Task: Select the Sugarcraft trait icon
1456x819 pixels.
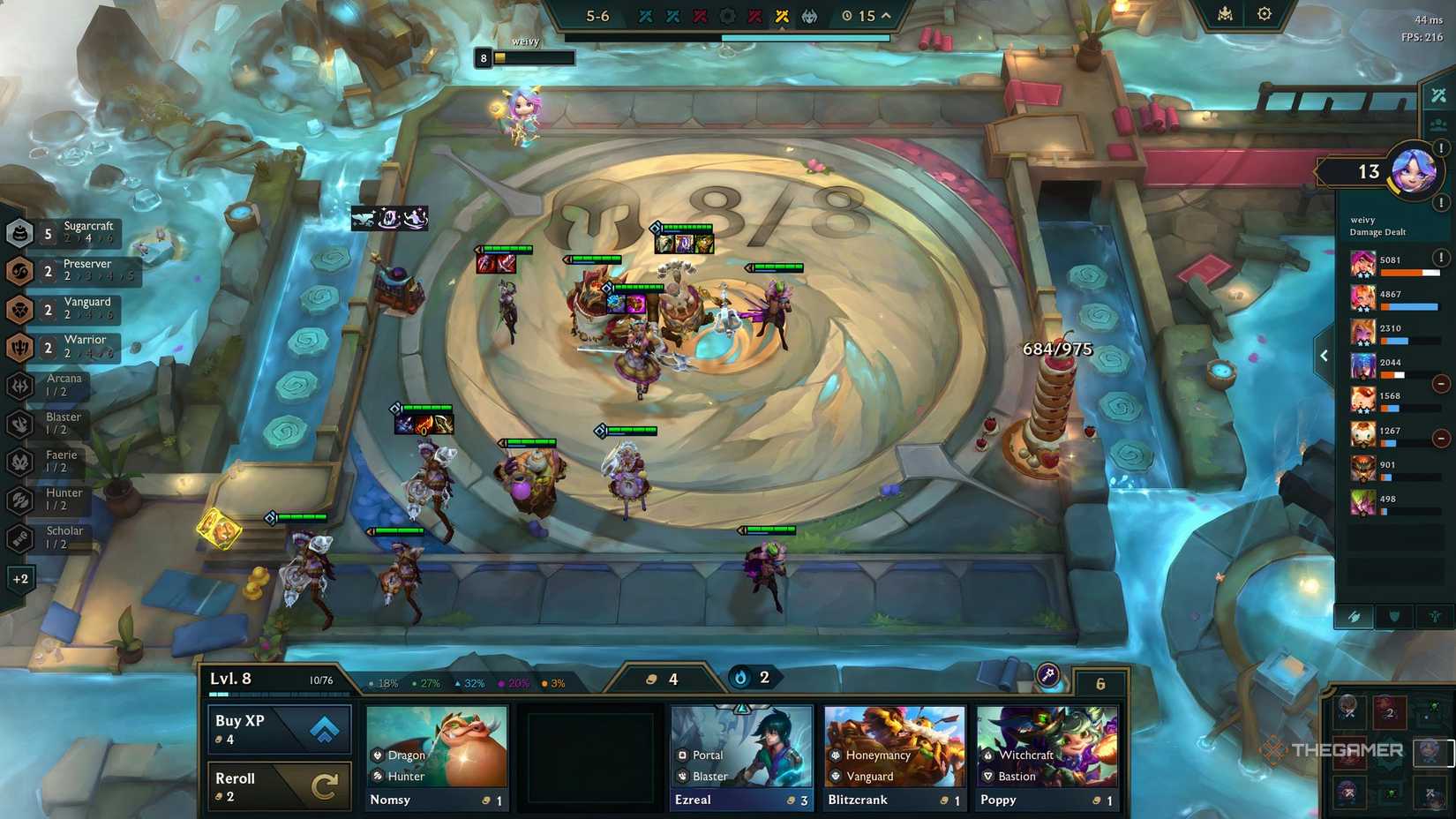Action: coord(20,234)
